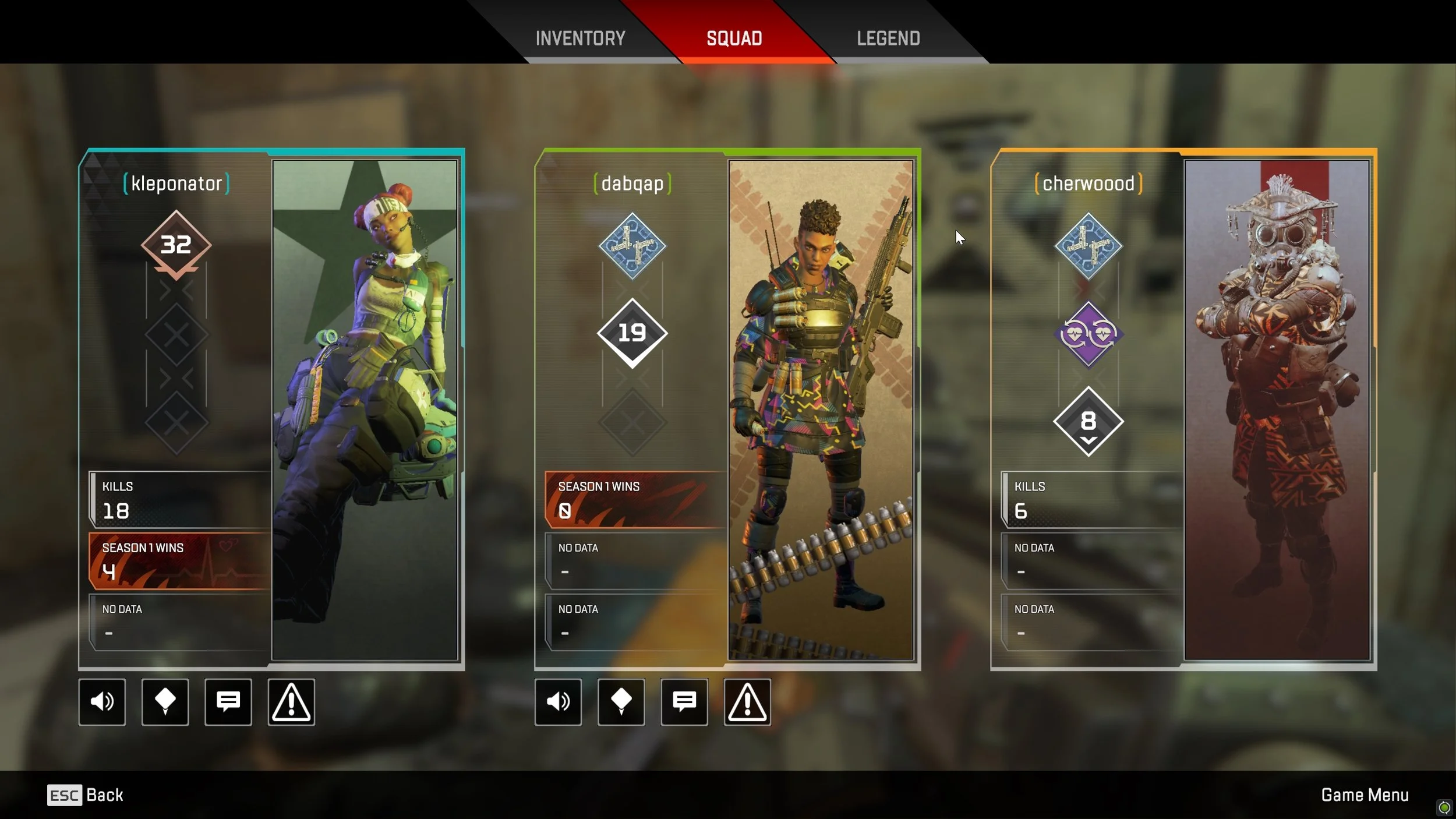Click cherwoood's blue diamond badge
This screenshot has width=1456, height=819.
coord(1088,245)
